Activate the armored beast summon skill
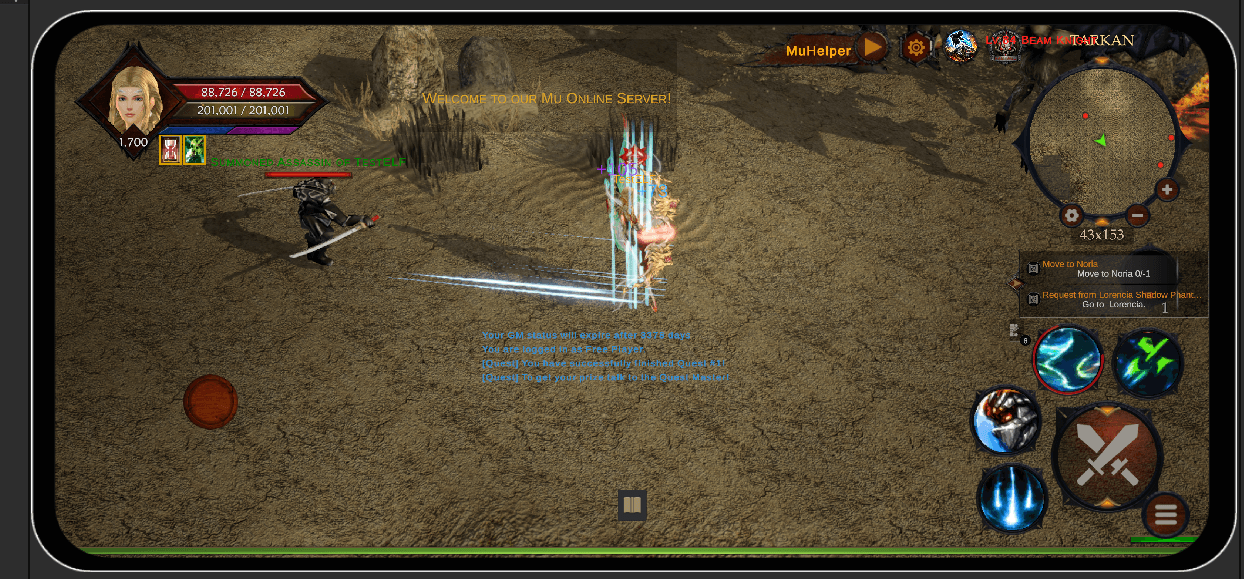 (x=1006, y=421)
